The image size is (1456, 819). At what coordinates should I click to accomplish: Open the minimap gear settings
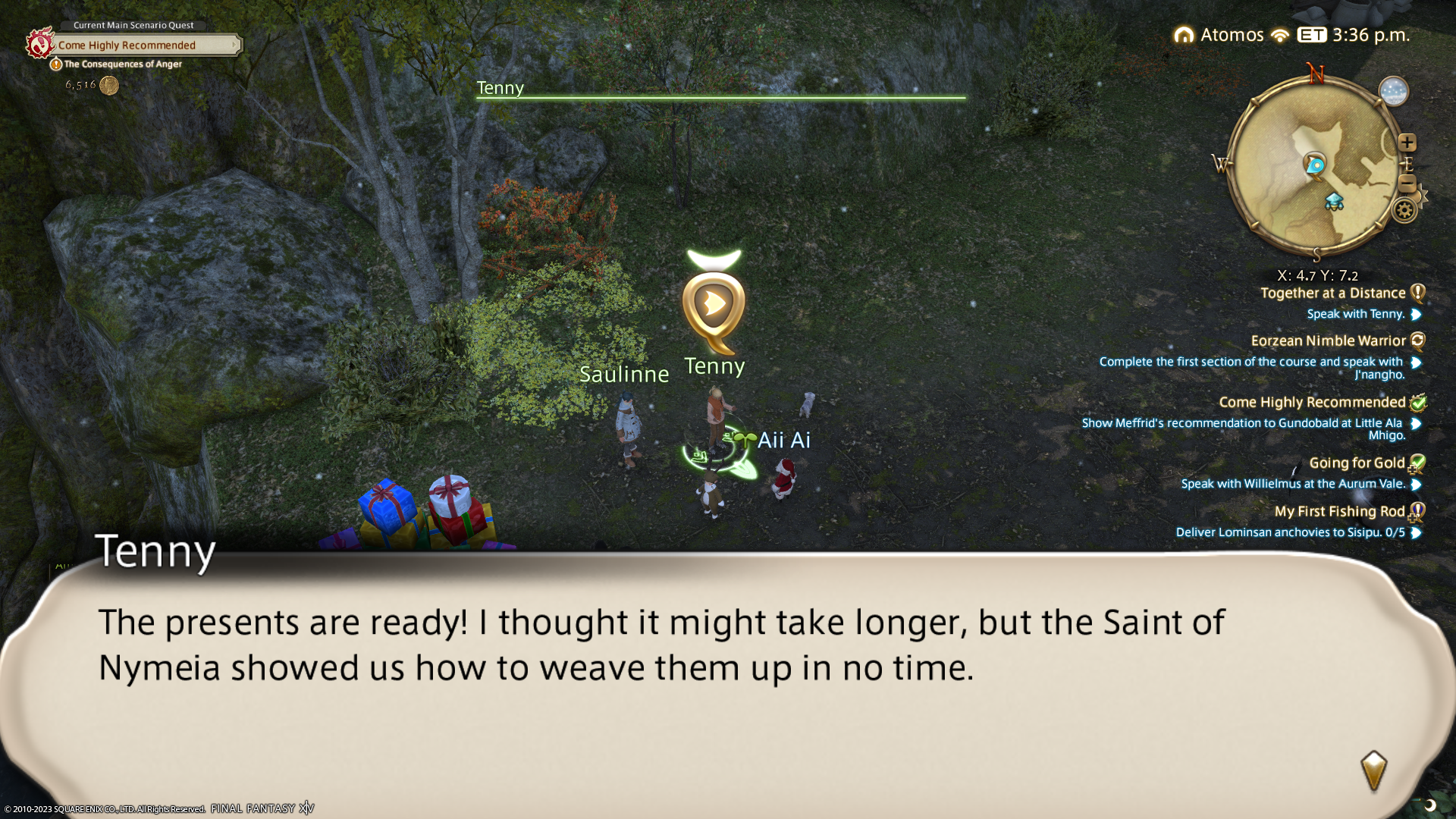click(x=1404, y=210)
